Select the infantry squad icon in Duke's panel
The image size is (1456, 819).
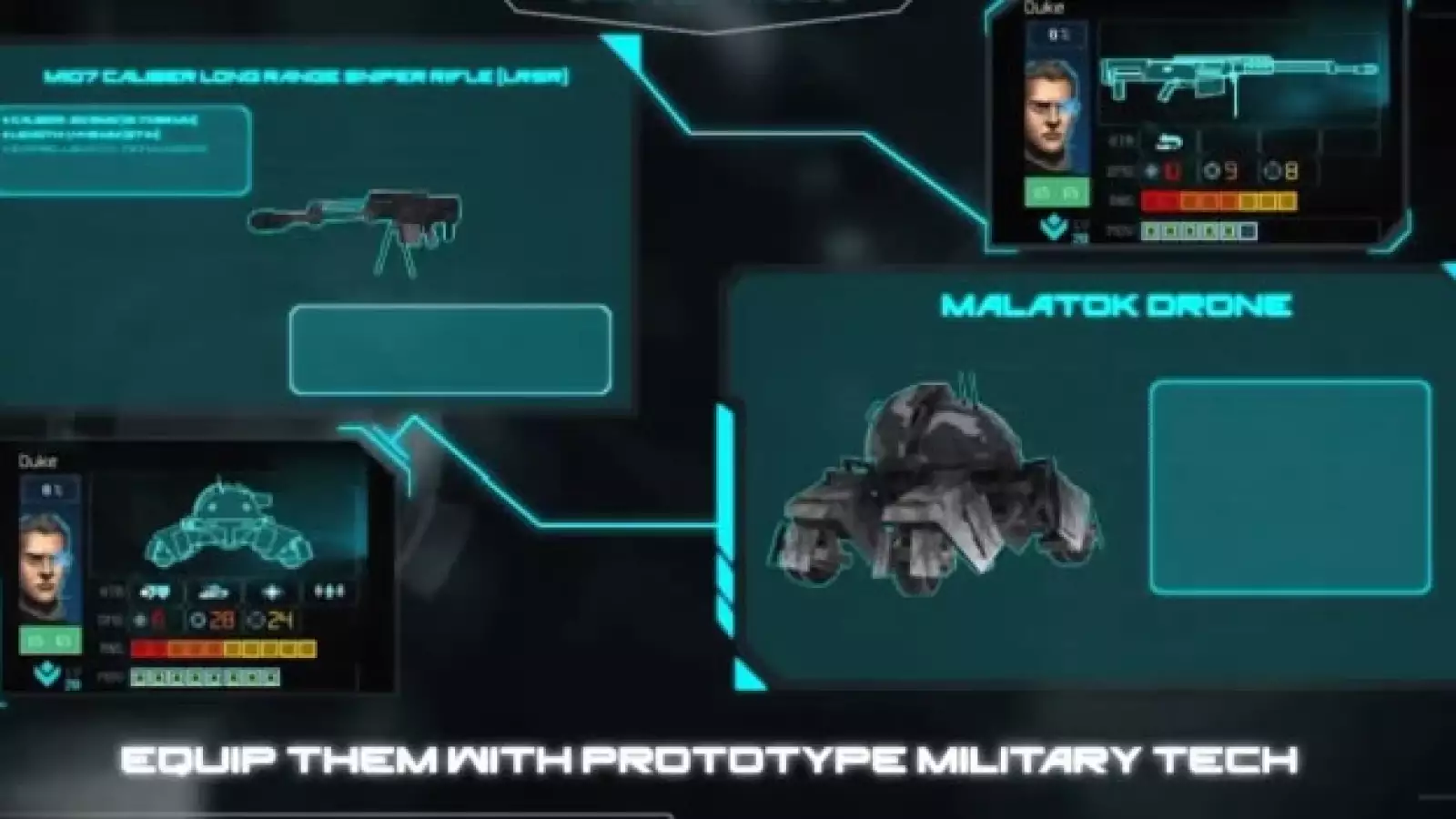point(329,590)
